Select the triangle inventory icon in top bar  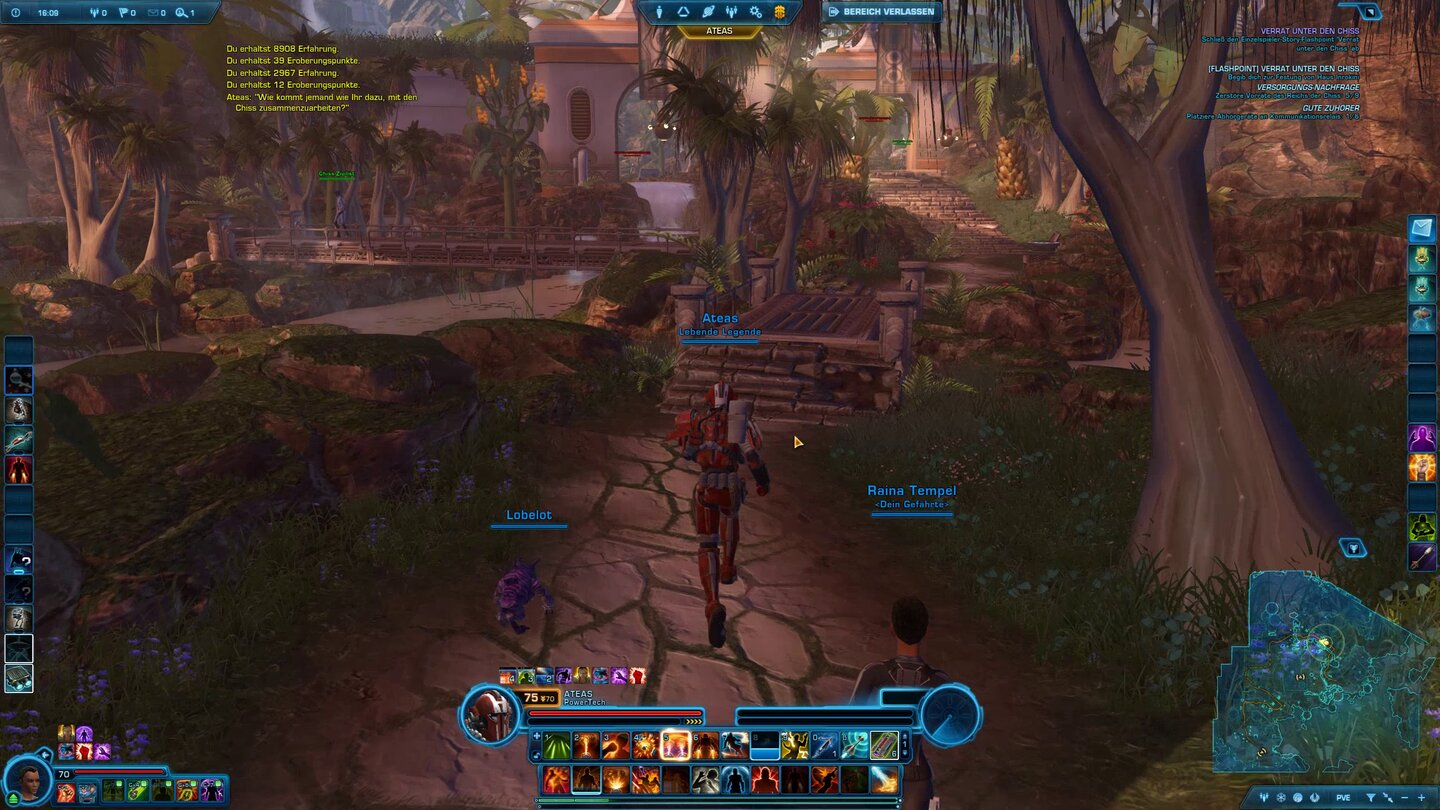[683, 12]
